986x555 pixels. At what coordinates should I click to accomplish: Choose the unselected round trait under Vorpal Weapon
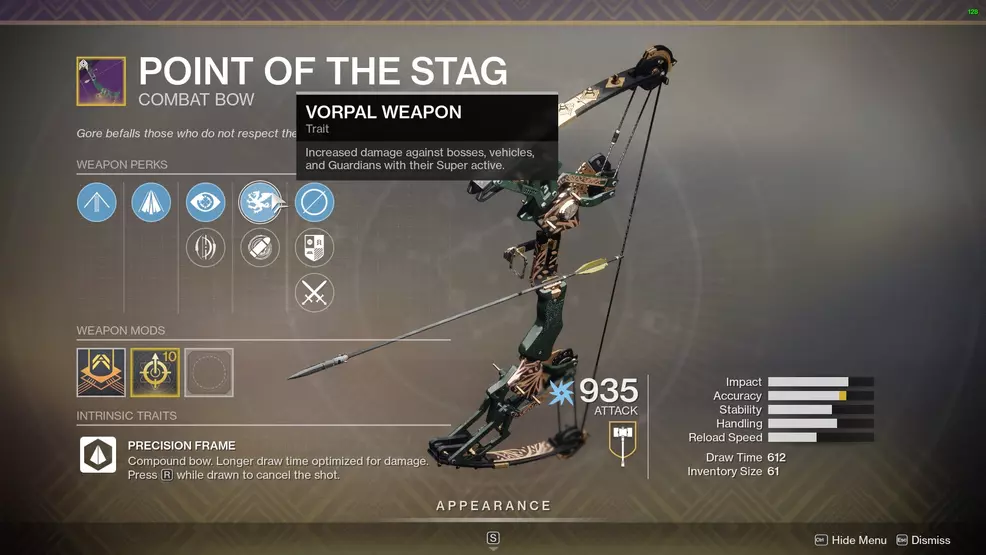[260, 248]
